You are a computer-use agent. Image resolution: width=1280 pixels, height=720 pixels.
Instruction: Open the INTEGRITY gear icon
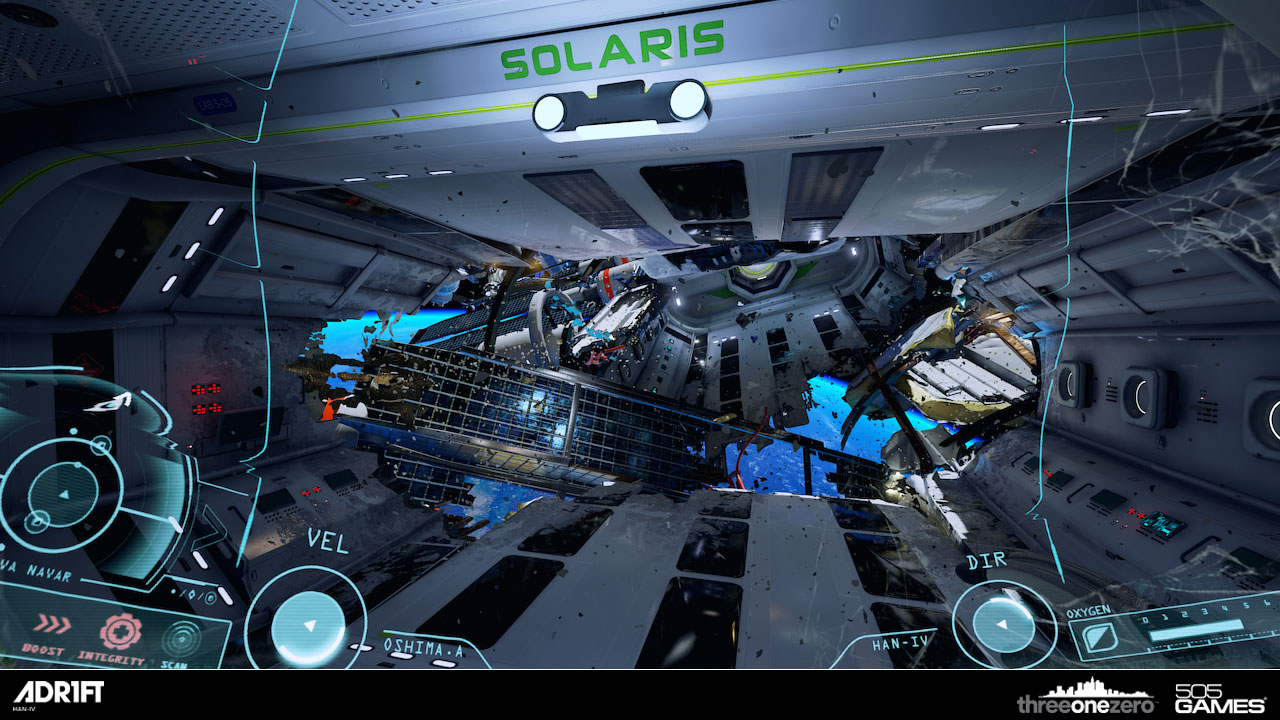(122, 632)
